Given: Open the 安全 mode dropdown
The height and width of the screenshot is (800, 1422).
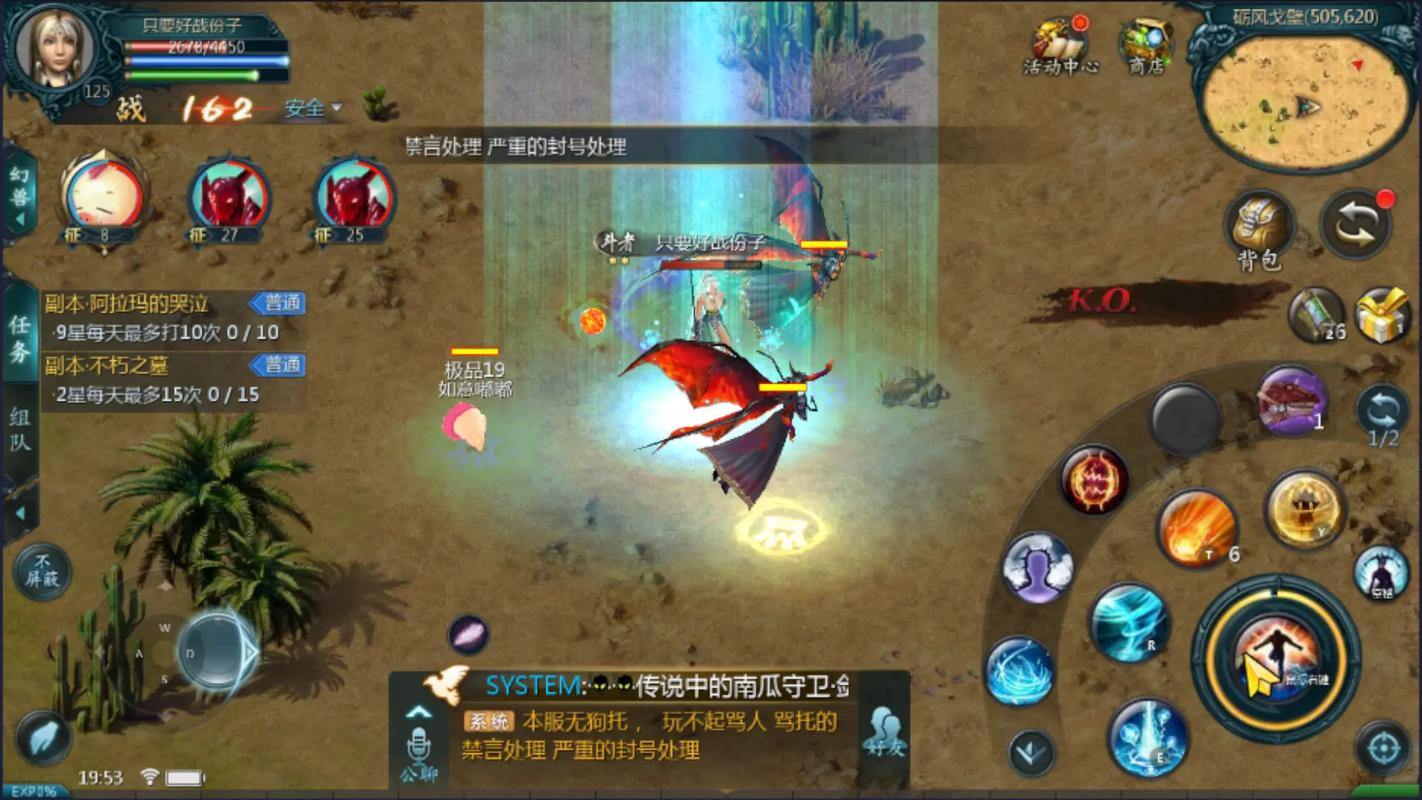Looking at the screenshot, I should point(311,109).
